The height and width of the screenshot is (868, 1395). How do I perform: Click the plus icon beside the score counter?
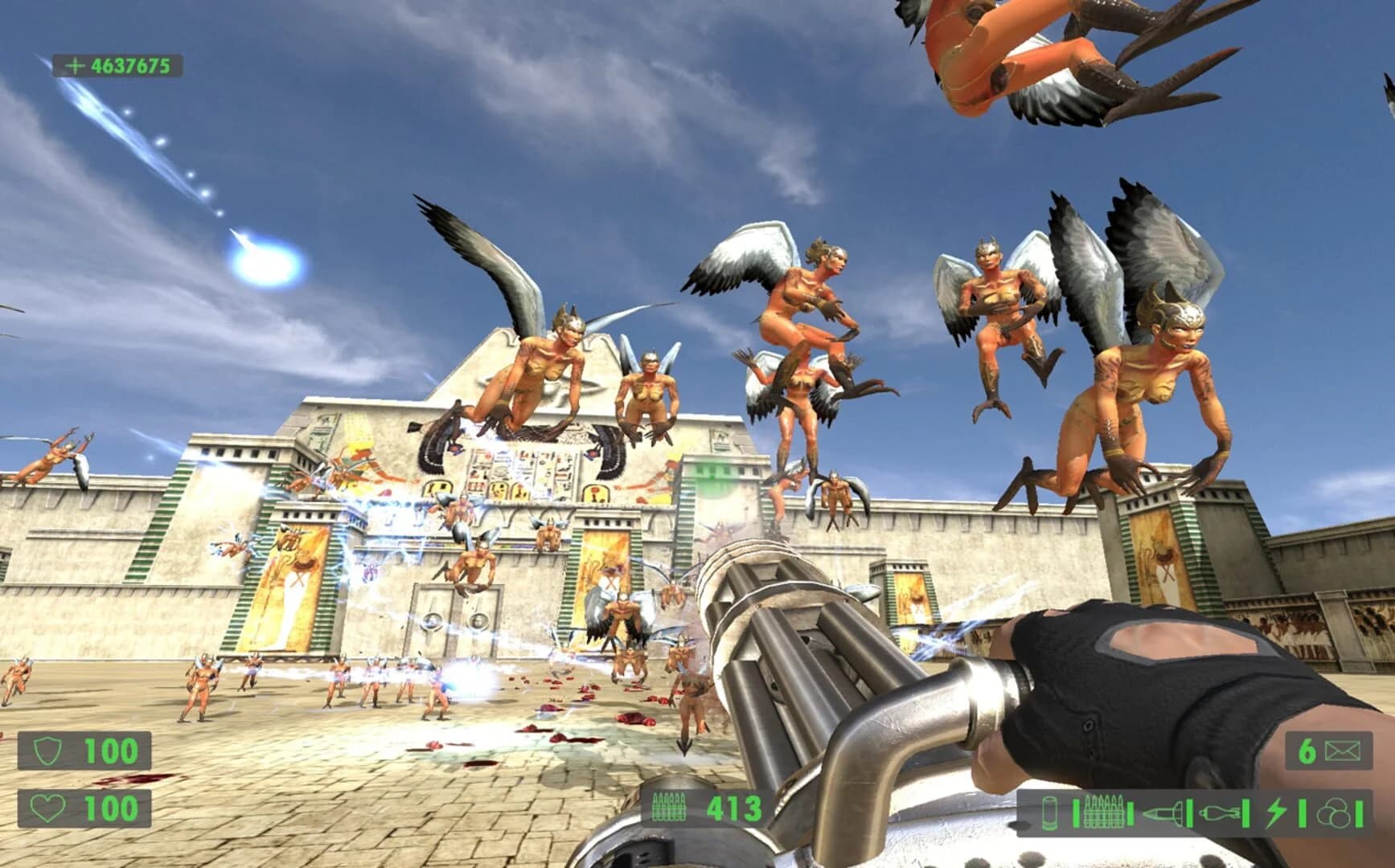click(x=74, y=64)
